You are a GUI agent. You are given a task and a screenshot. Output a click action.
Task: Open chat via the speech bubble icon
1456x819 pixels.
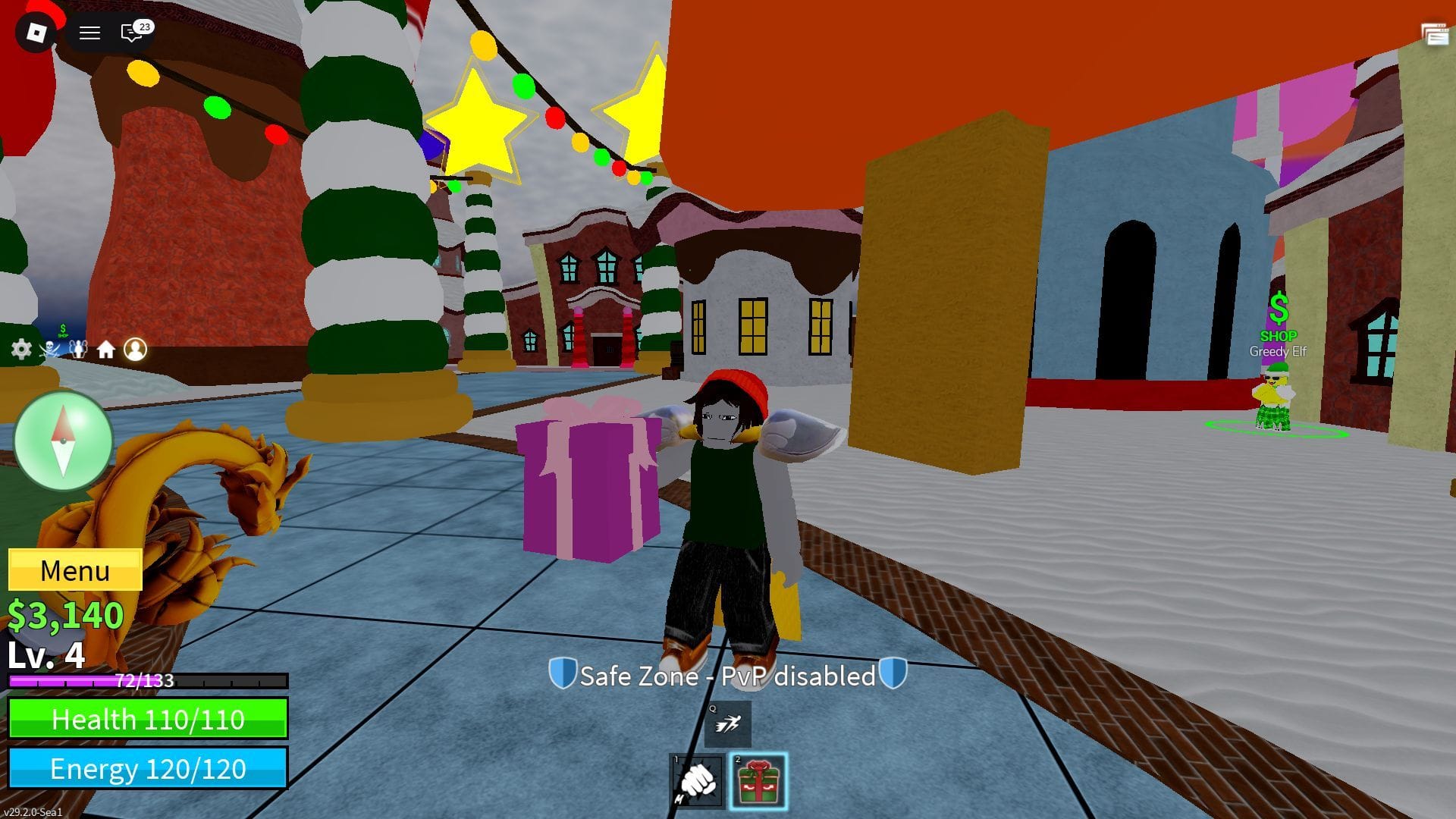coord(129,33)
